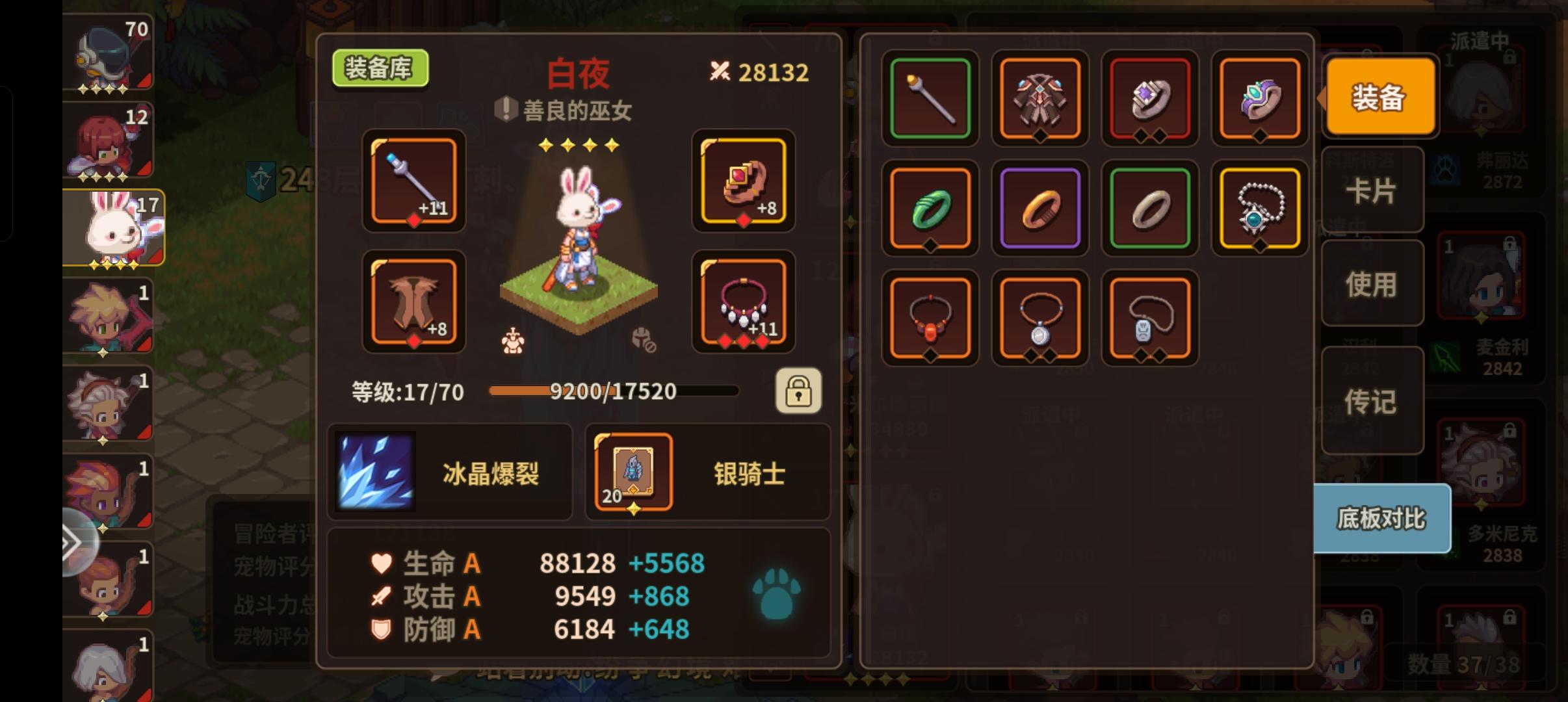Viewport: 1568px width, 702px height.
Task: Open the 使用 section
Action: (x=1373, y=284)
